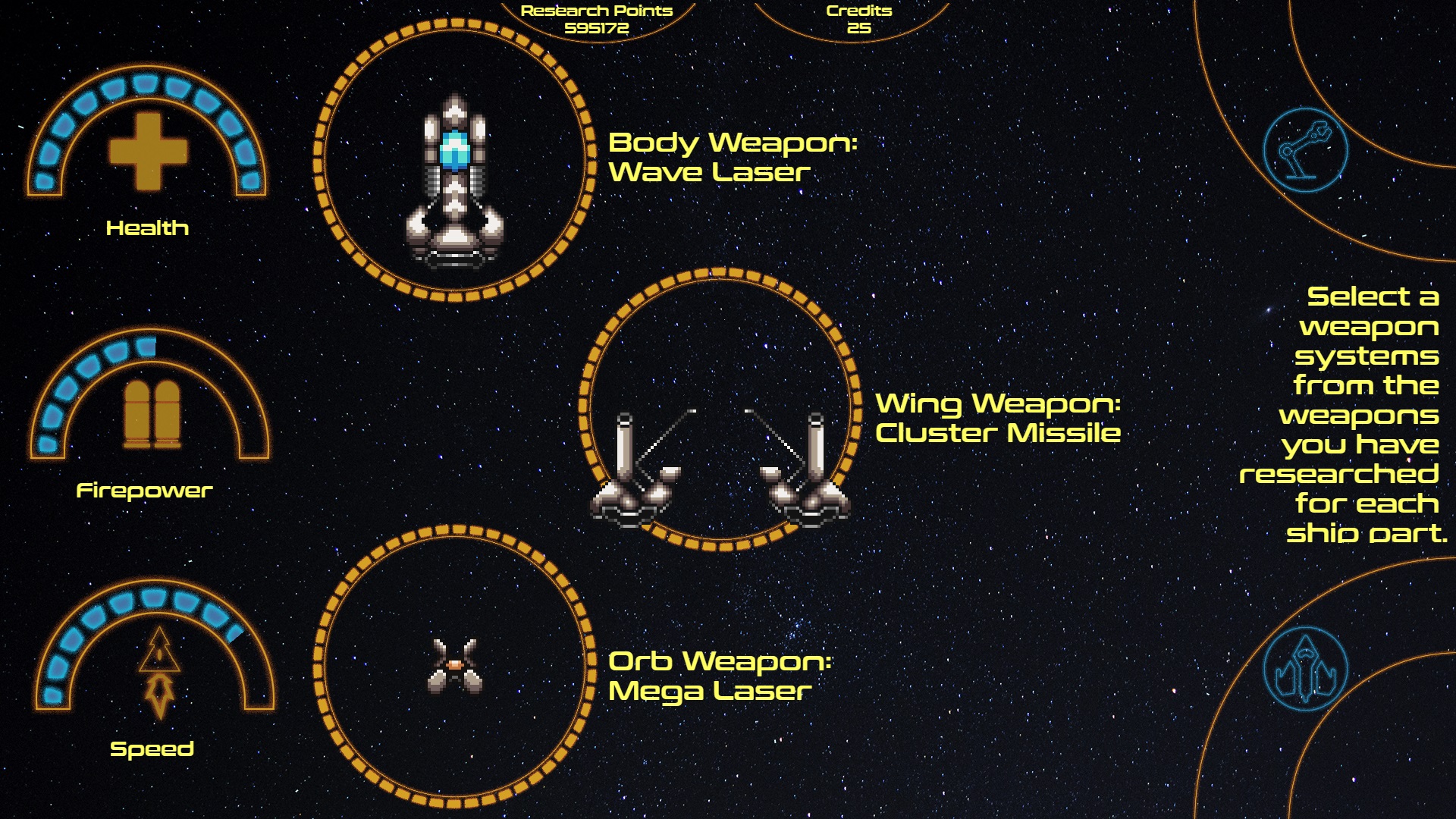Click the Orb Weapon: Mega Laser label
The width and height of the screenshot is (1456, 819).
tap(720, 675)
